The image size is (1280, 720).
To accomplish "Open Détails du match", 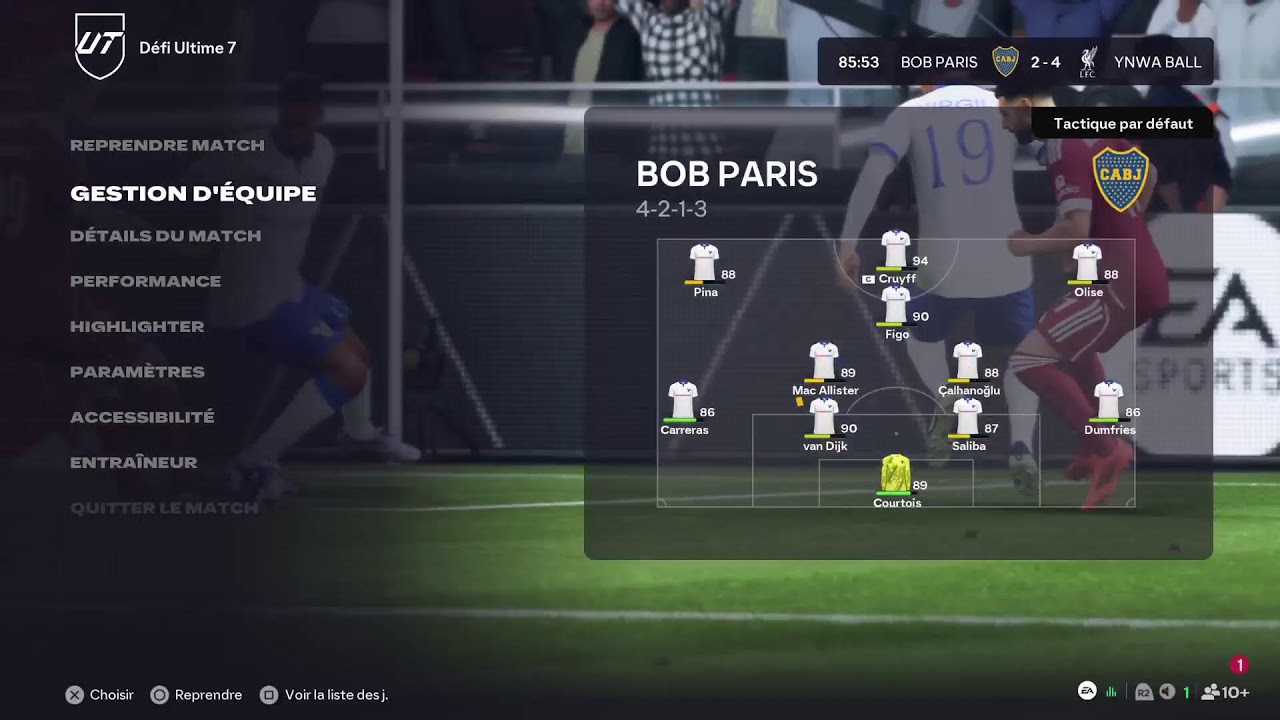I will (165, 236).
